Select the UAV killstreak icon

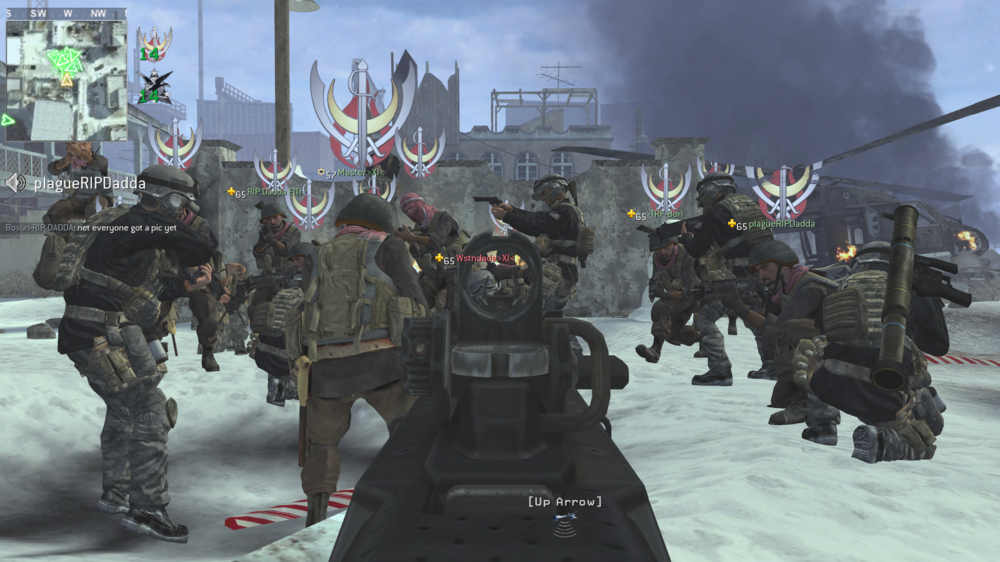(x=567, y=520)
